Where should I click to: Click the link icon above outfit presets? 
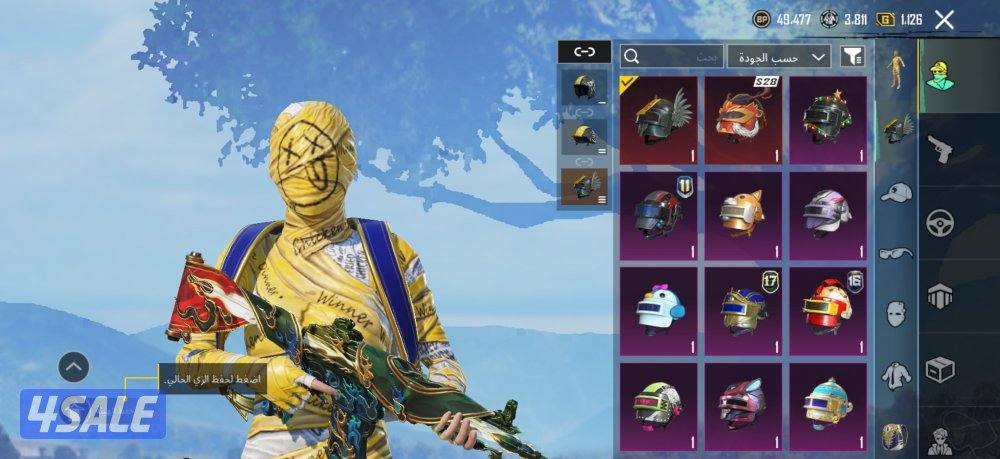coord(584,52)
